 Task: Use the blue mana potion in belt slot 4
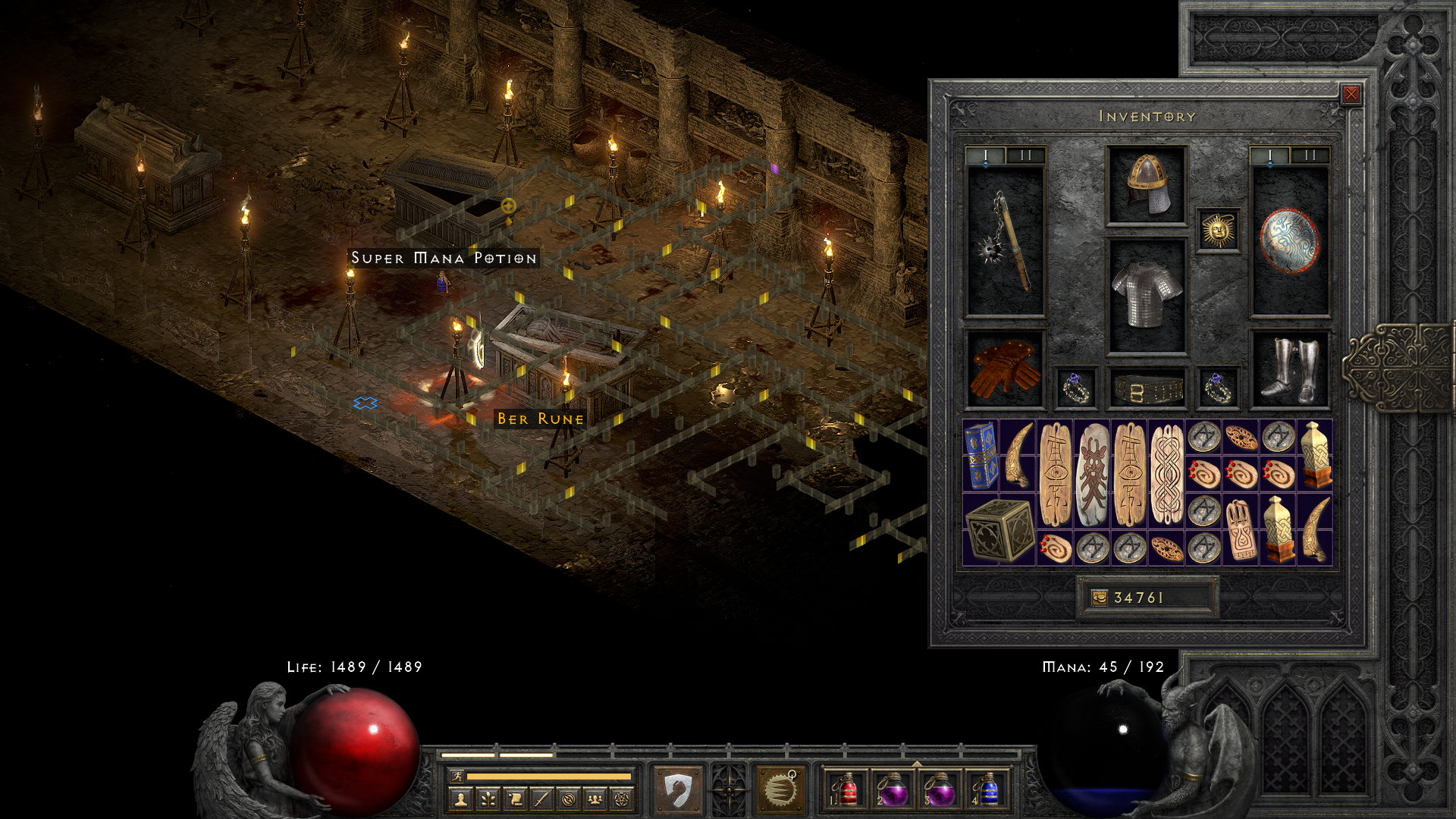tap(987, 789)
